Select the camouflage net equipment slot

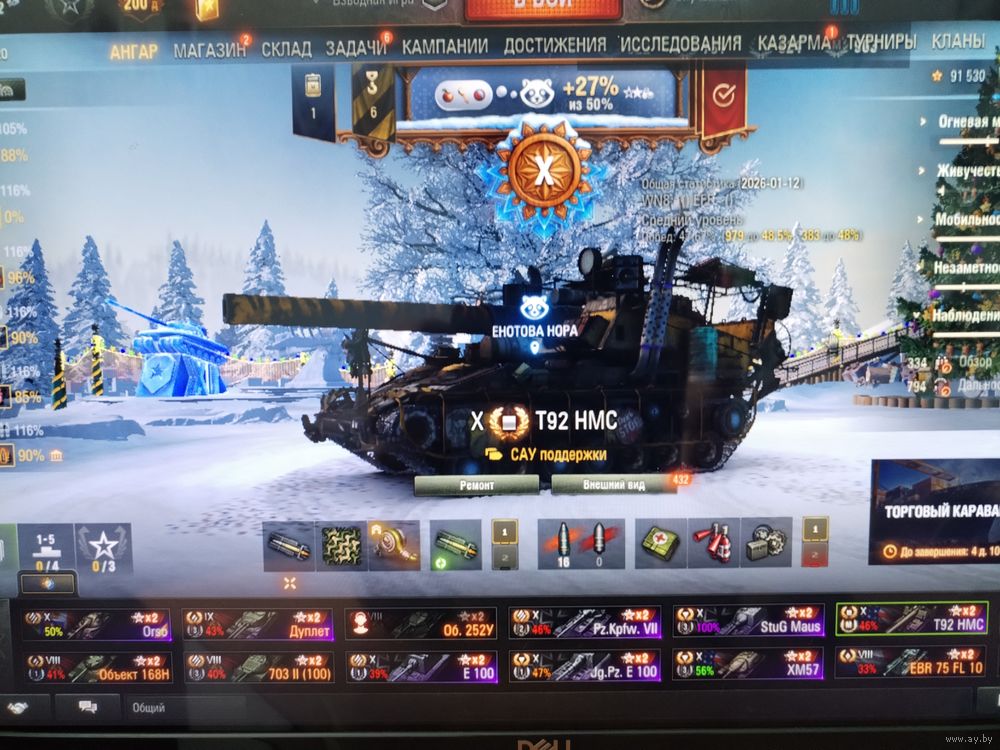pyautogui.click(x=341, y=544)
